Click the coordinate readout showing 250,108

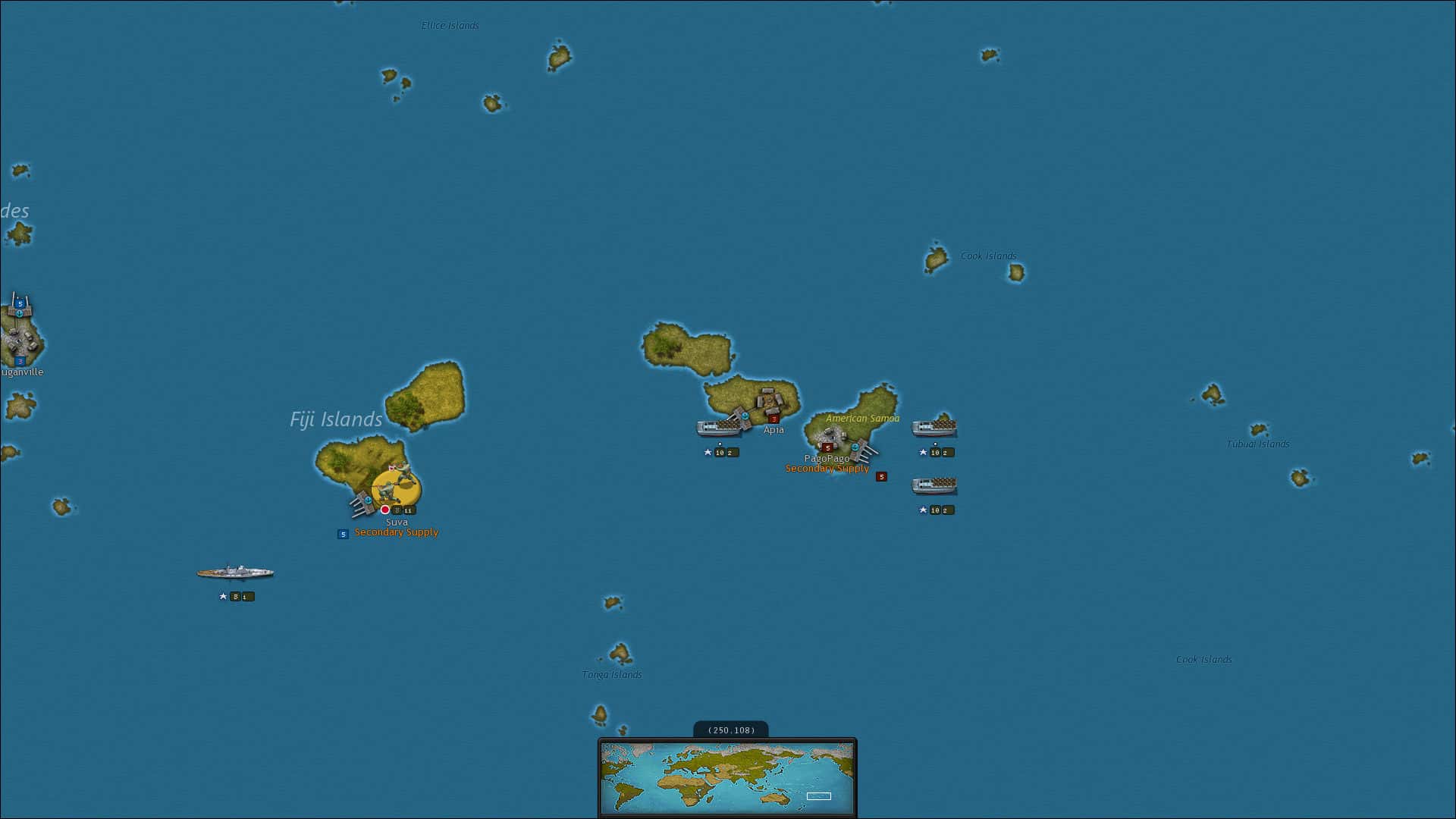730,730
